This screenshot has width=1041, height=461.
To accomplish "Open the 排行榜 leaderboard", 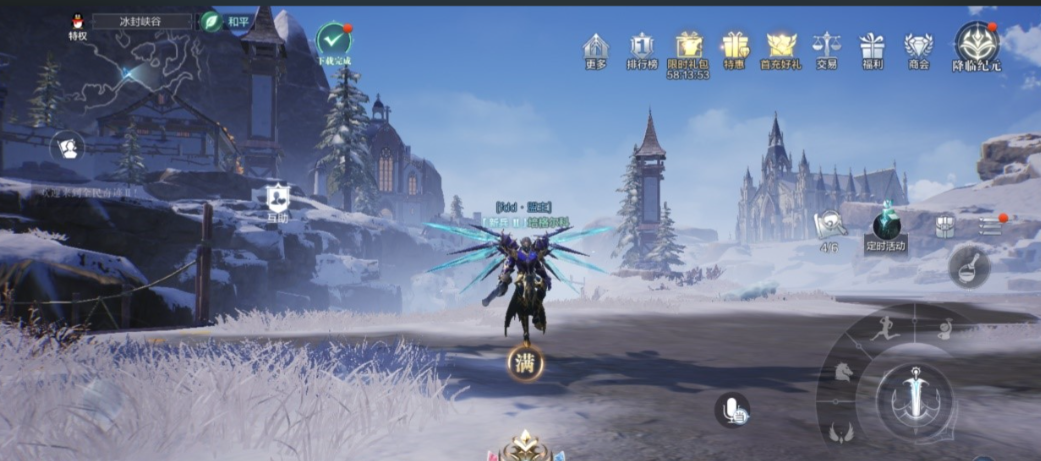I will 642,48.
